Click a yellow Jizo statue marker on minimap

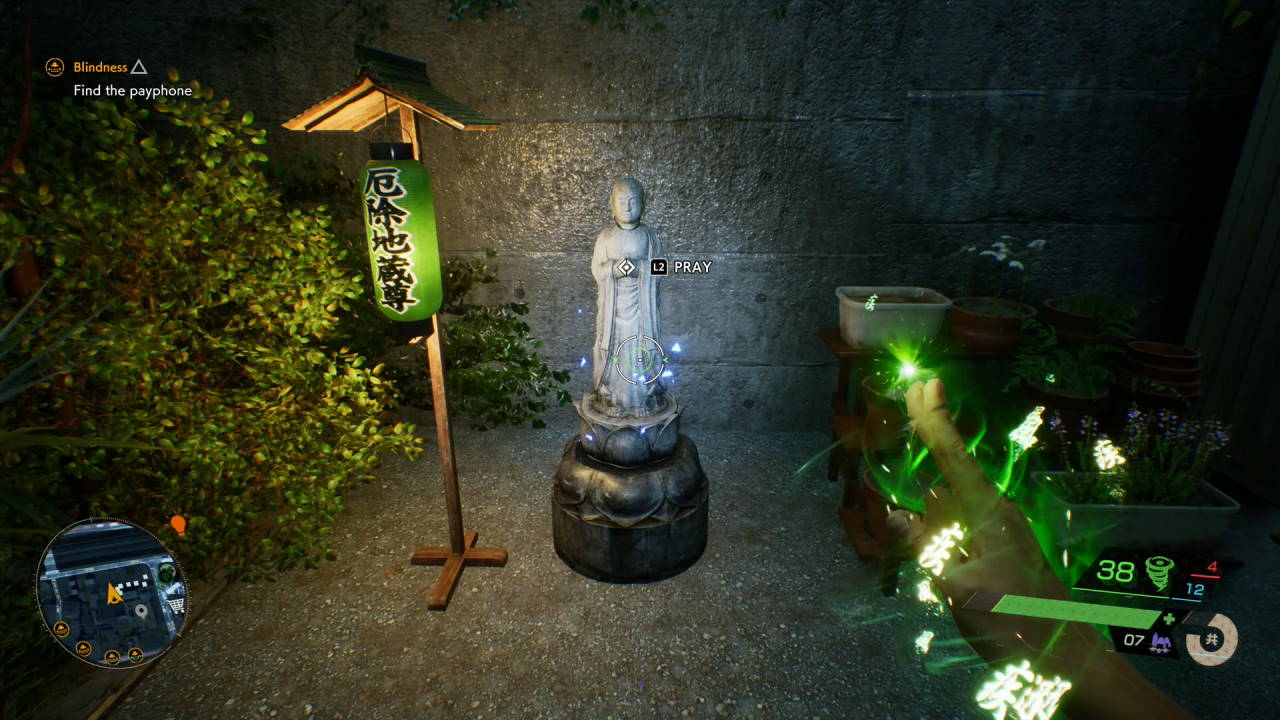point(62,628)
